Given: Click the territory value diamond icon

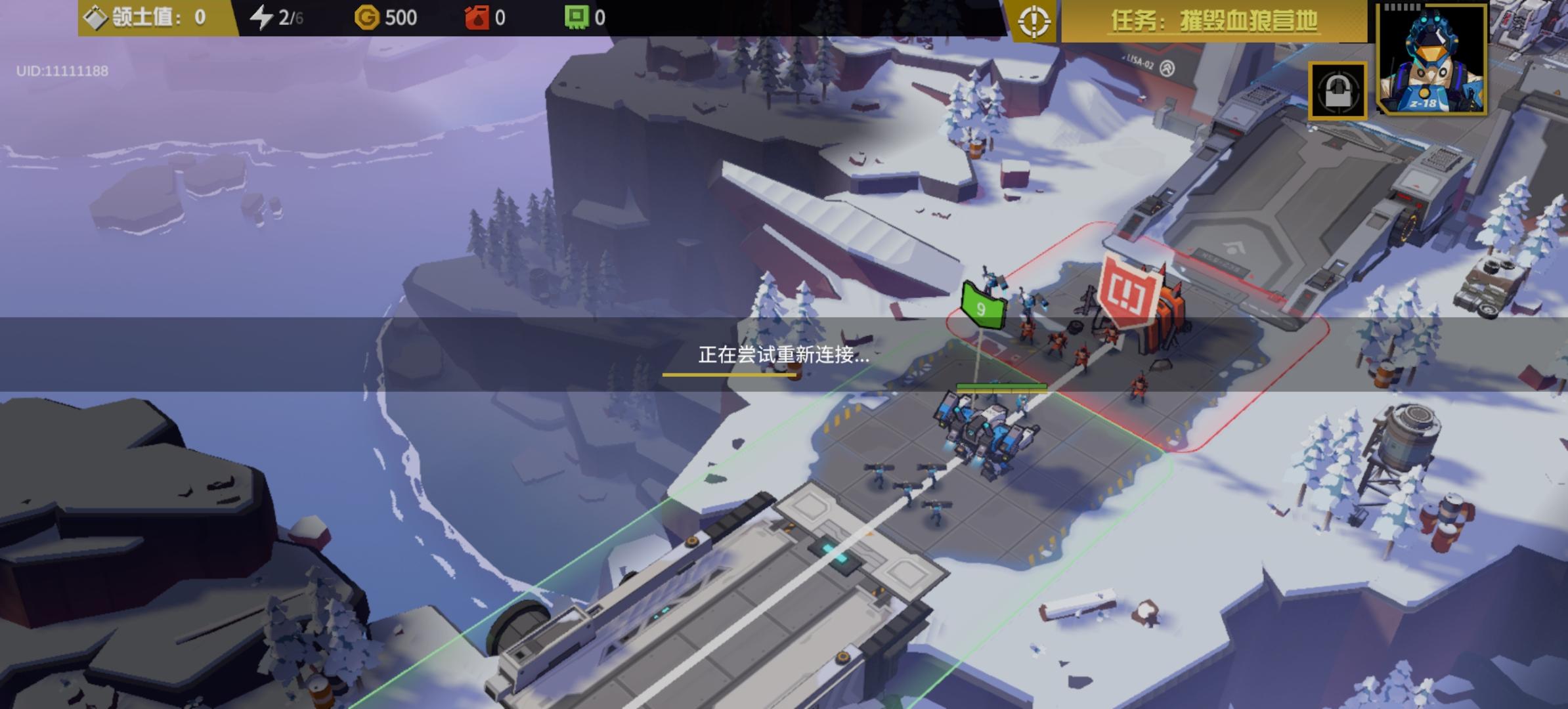Looking at the screenshot, I should point(95,18).
